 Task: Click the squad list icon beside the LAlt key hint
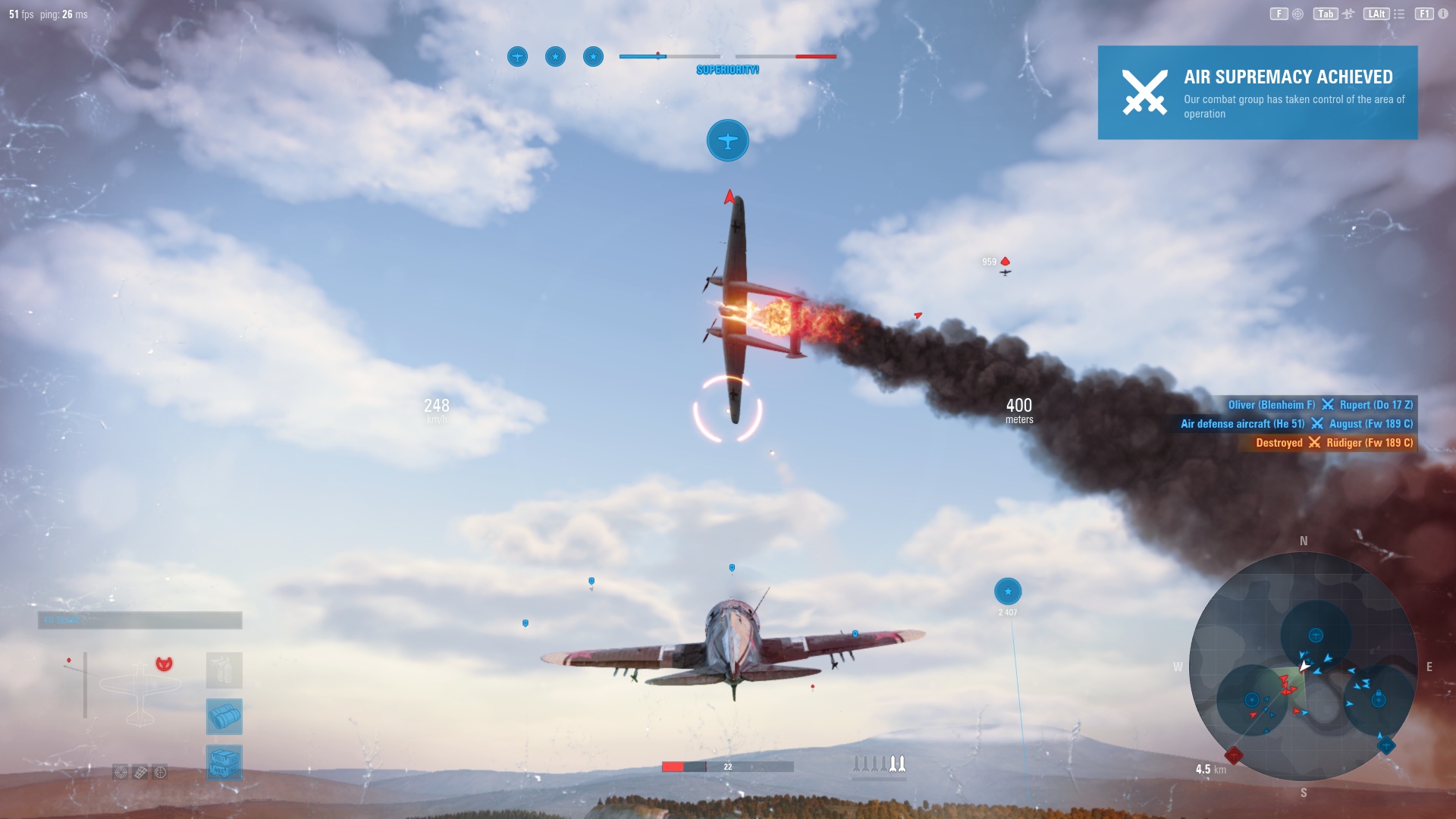(1399, 14)
